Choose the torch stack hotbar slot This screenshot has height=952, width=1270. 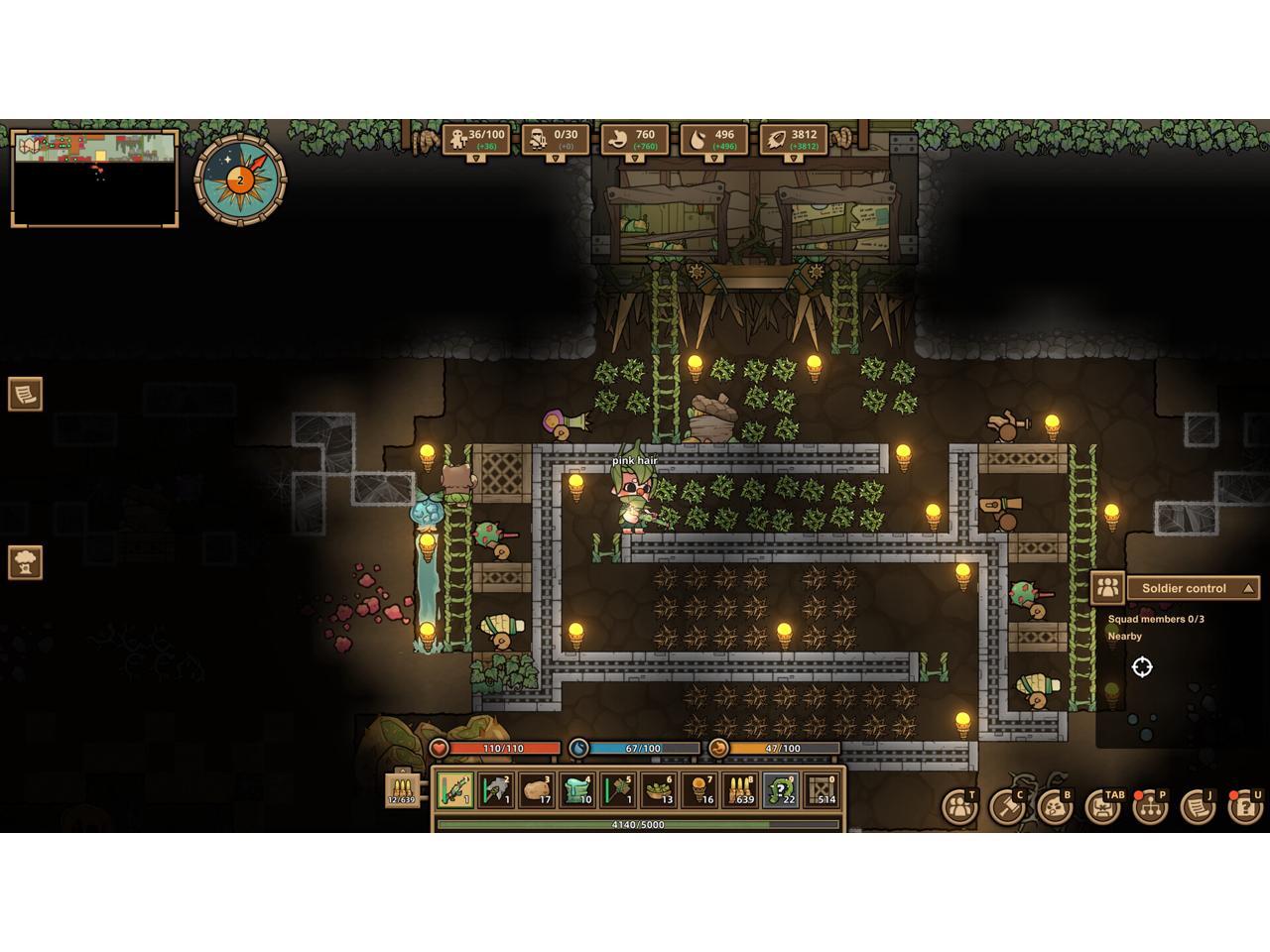(699, 790)
